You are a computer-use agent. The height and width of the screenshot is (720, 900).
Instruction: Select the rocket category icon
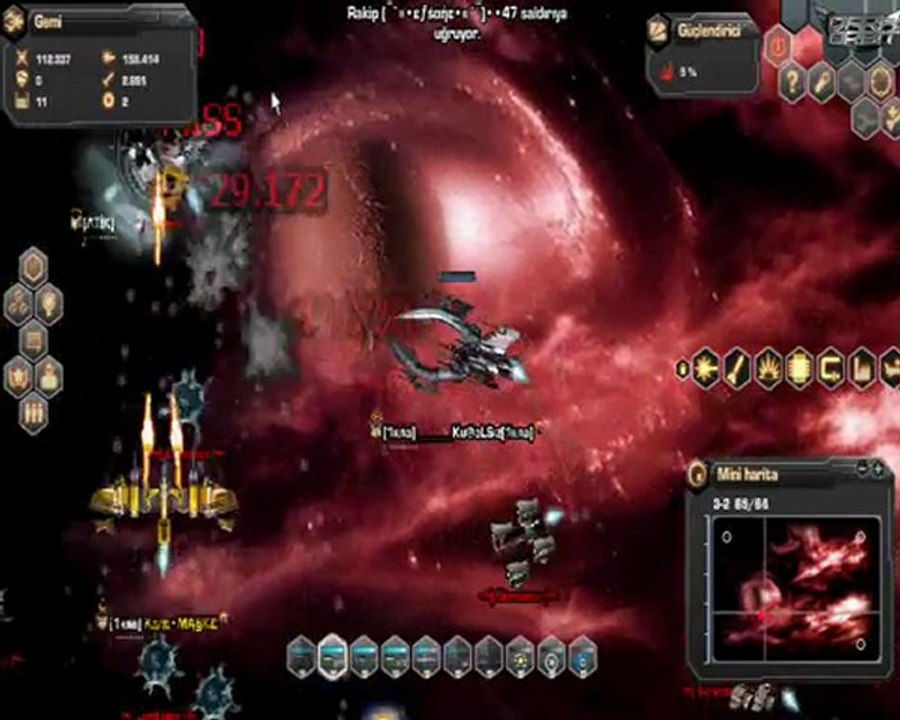[x=737, y=366]
